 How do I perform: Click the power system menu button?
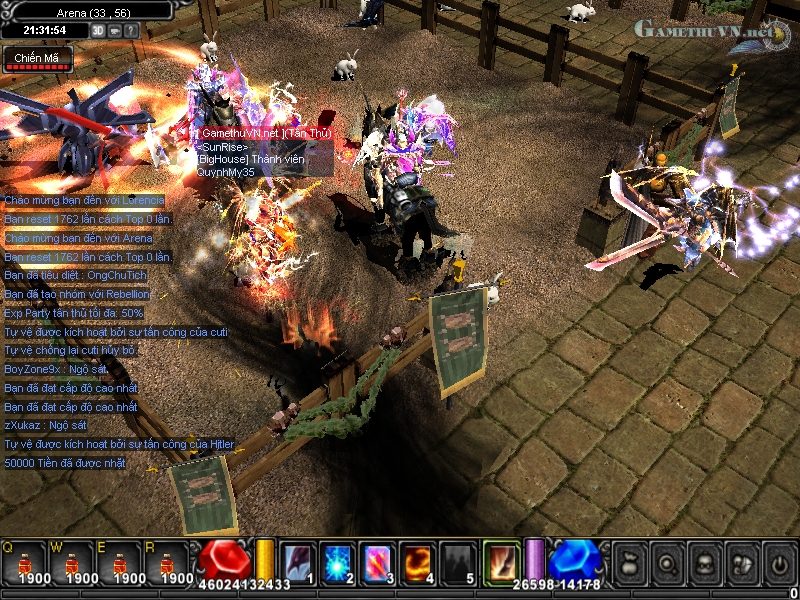[778, 562]
